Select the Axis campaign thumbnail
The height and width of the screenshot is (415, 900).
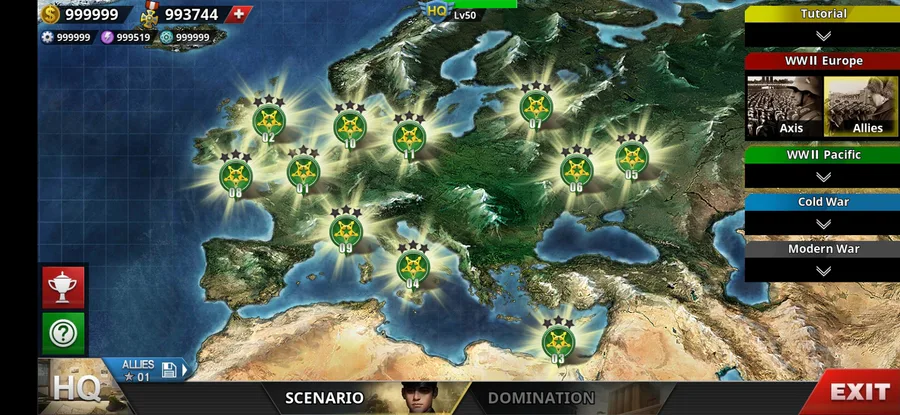tap(783, 107)
